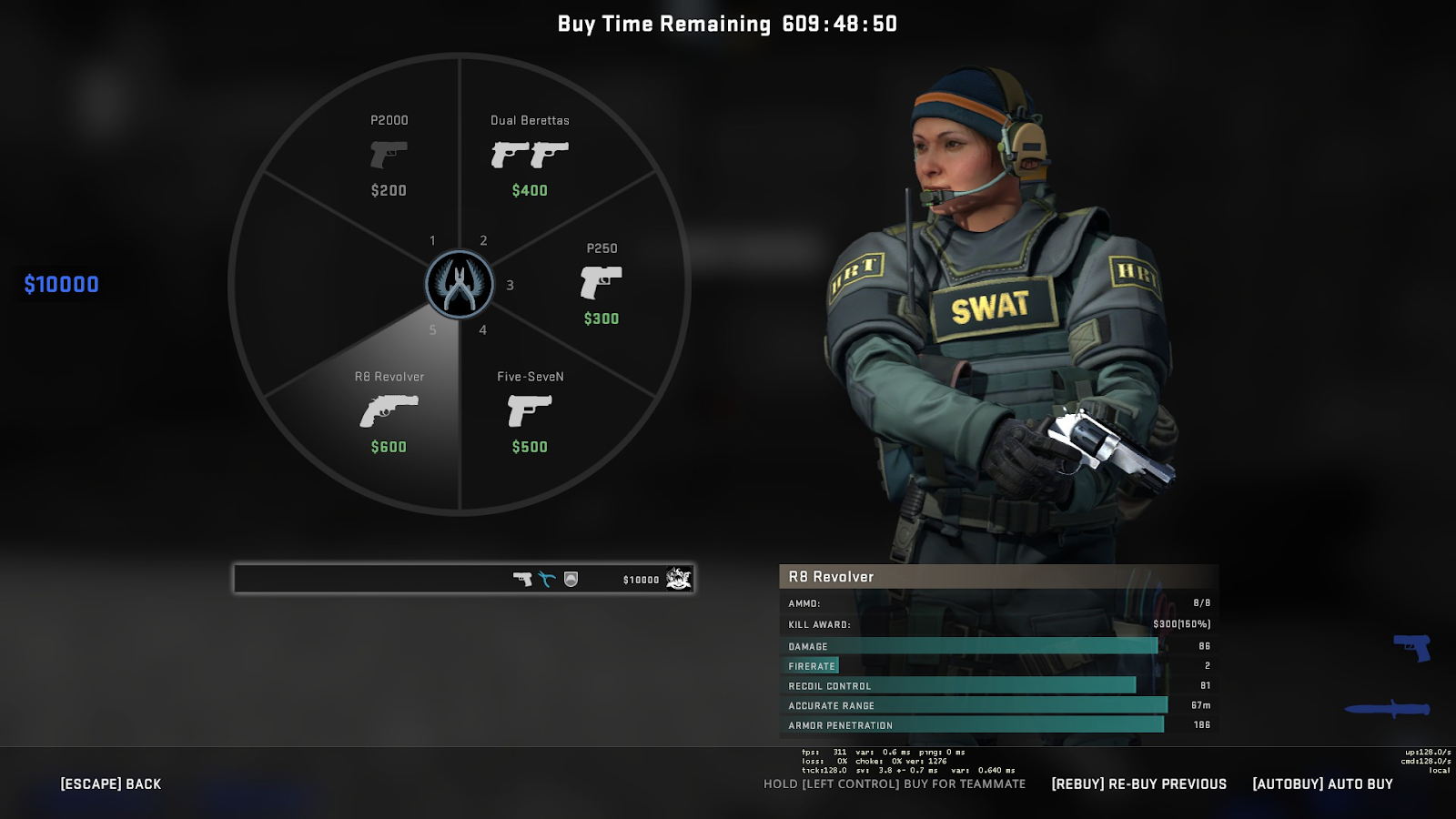
Task: Buy the R8 Revolver for $600
Action: click(x=389, y=411)
